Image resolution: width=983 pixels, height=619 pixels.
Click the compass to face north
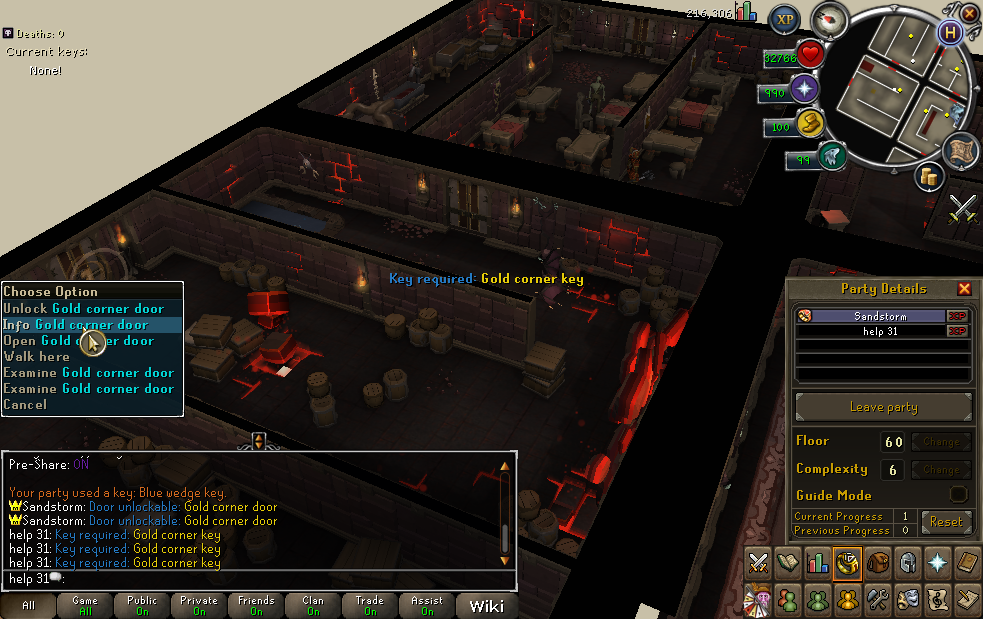(829, 19)
